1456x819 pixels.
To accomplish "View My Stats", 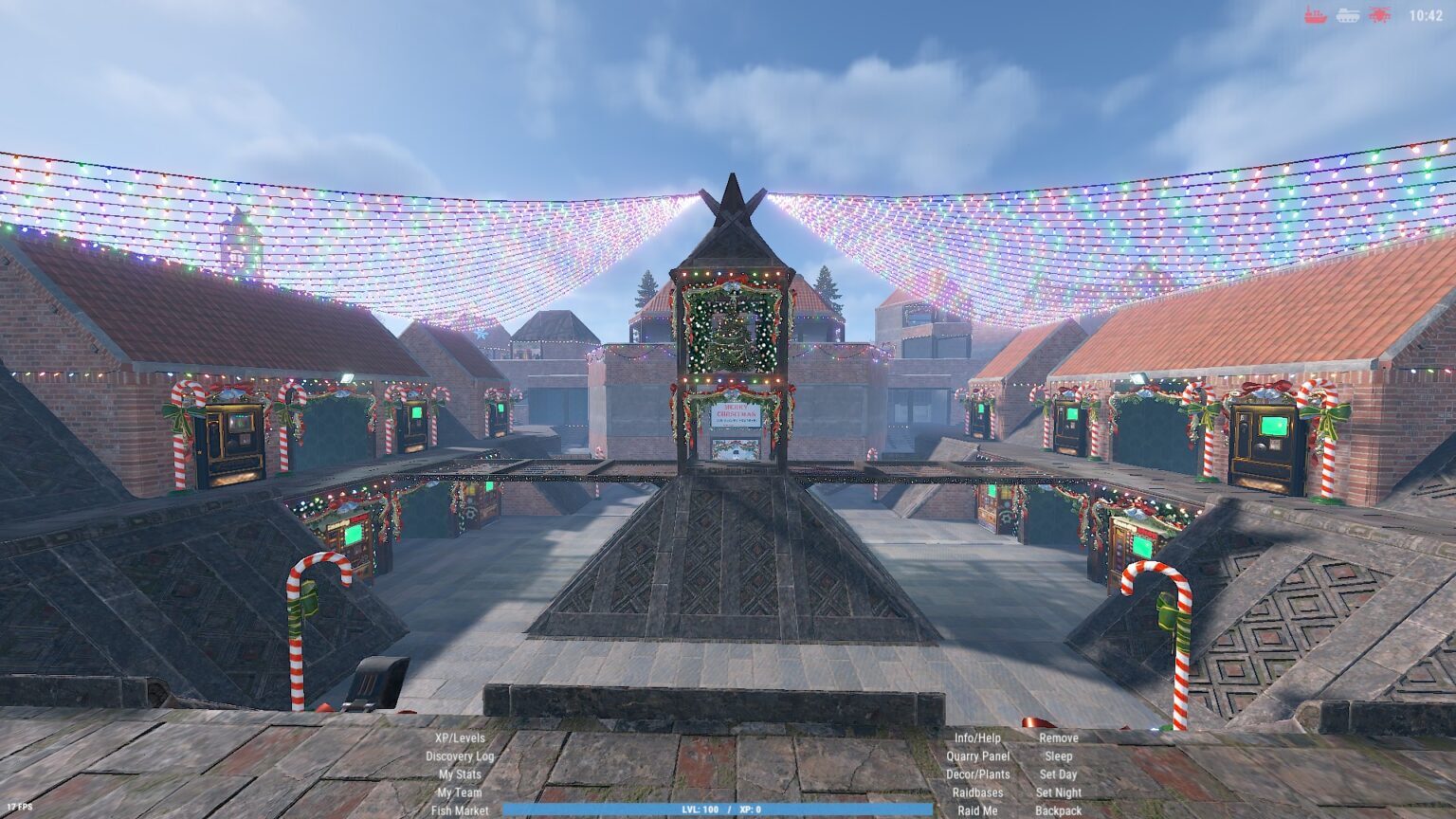I will coord(460,774).
